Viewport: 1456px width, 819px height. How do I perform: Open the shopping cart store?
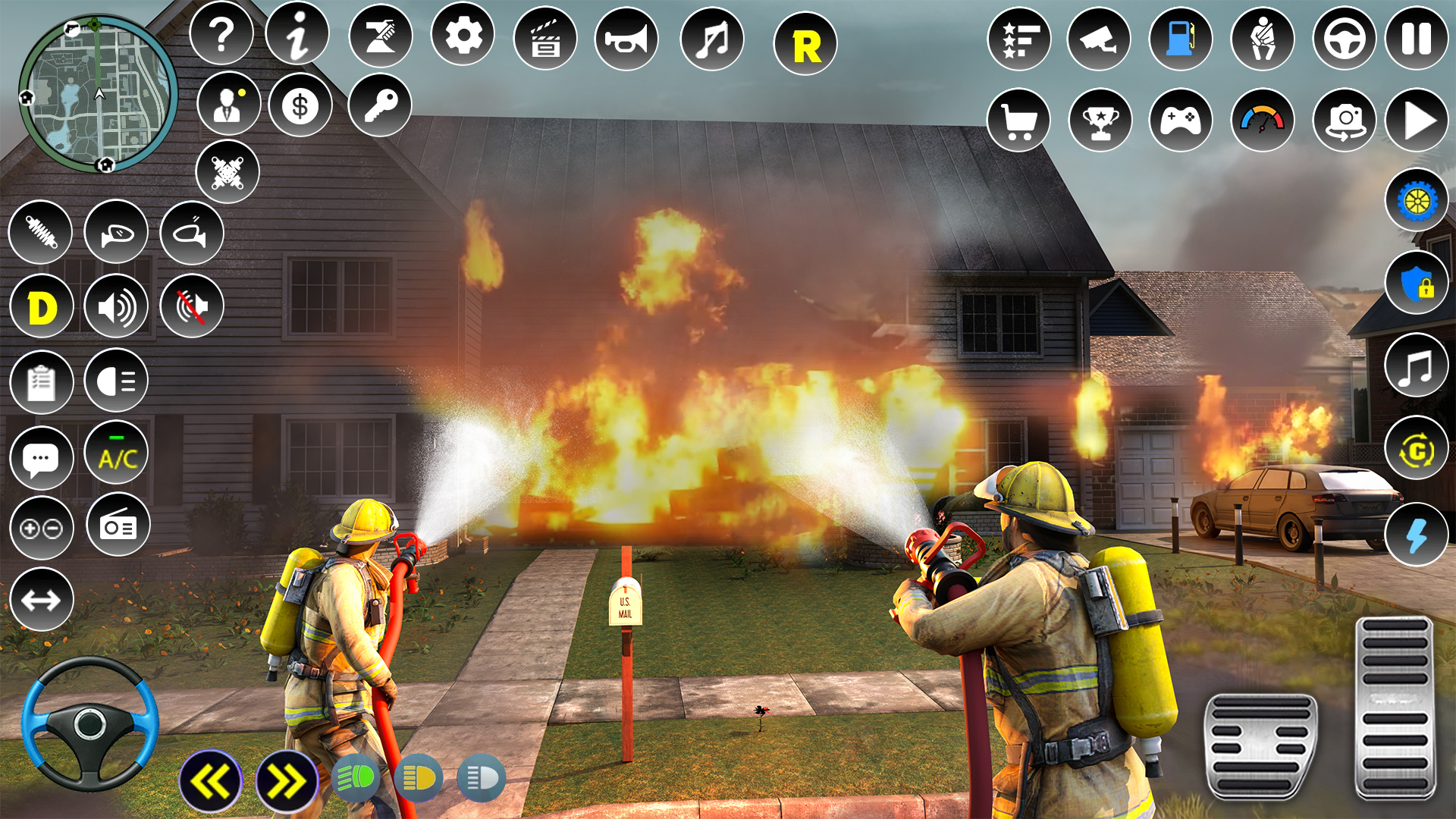tap(1018, 120)
